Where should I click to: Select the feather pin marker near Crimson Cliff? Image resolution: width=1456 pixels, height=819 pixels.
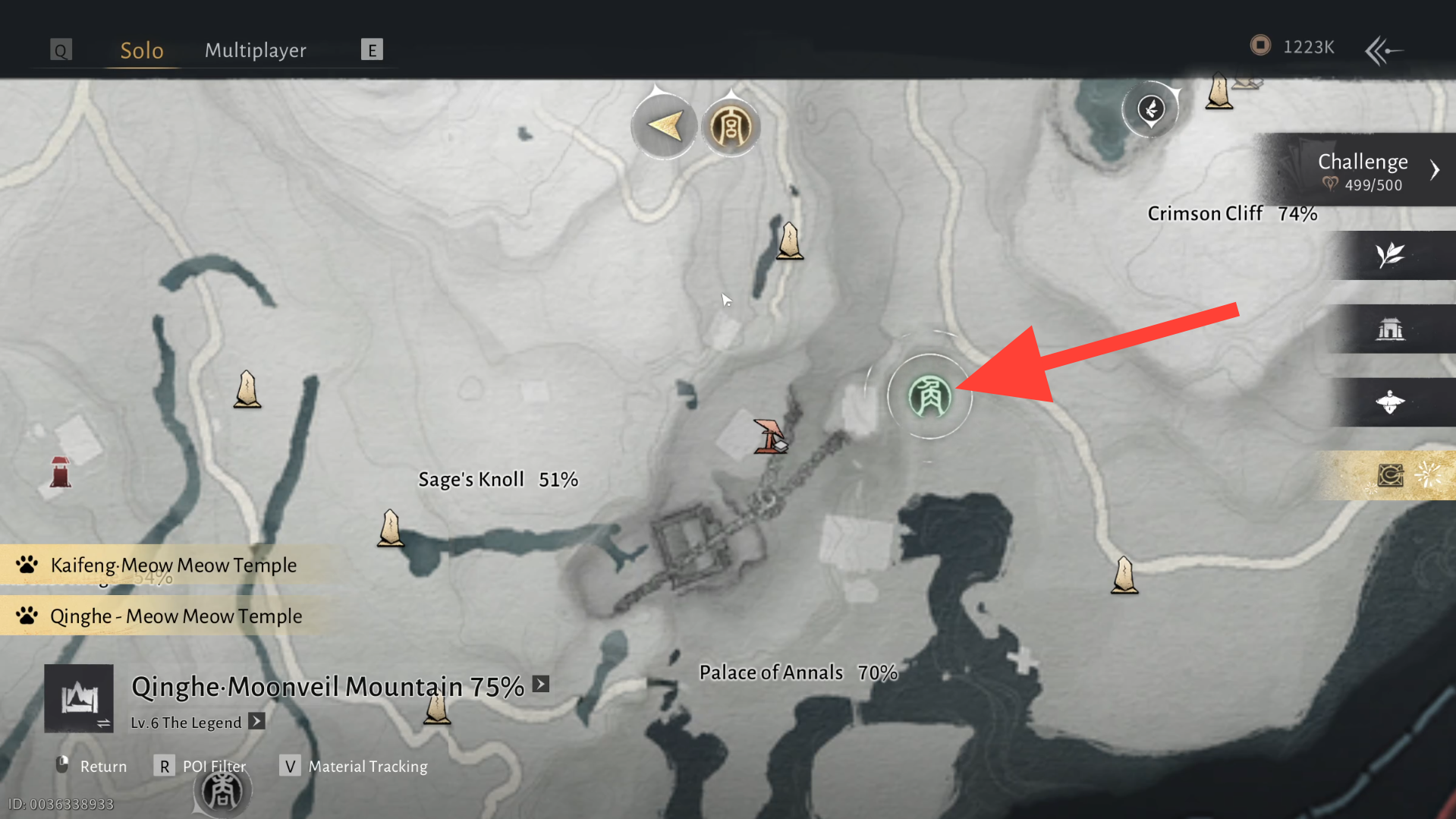[x=1151, y=109]
